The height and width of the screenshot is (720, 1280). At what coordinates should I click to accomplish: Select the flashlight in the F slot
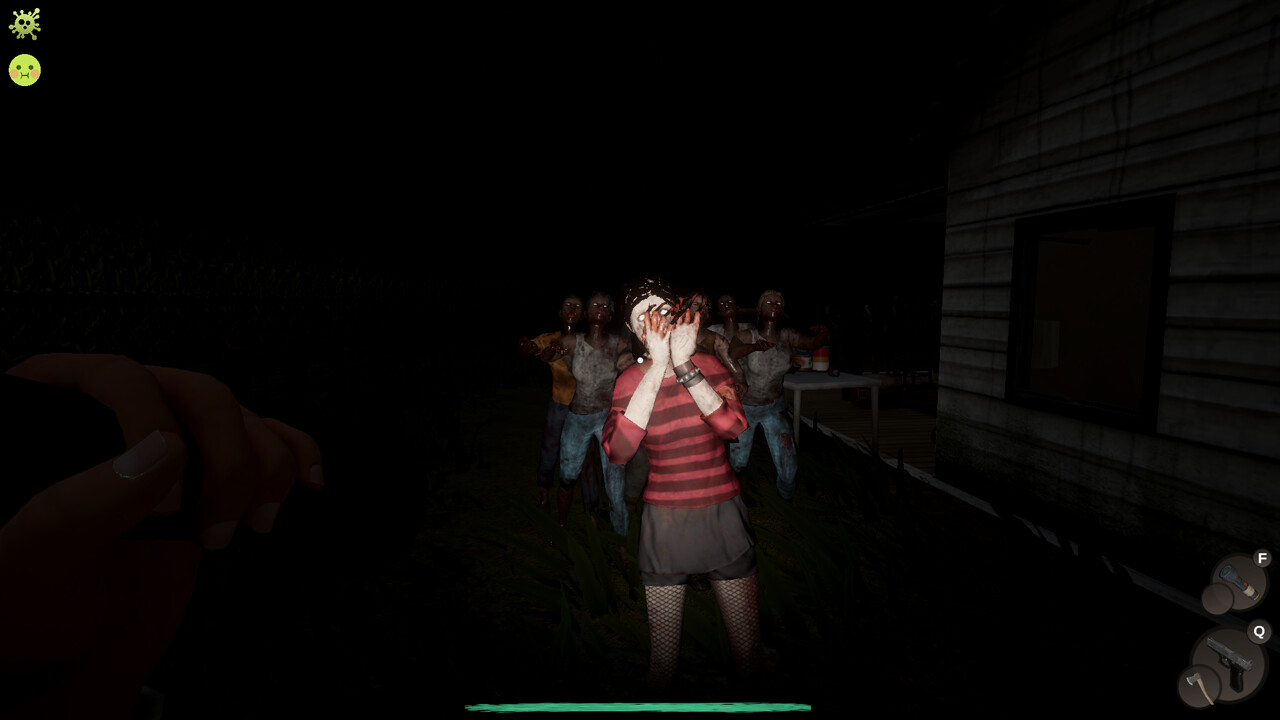[1238, 582]
